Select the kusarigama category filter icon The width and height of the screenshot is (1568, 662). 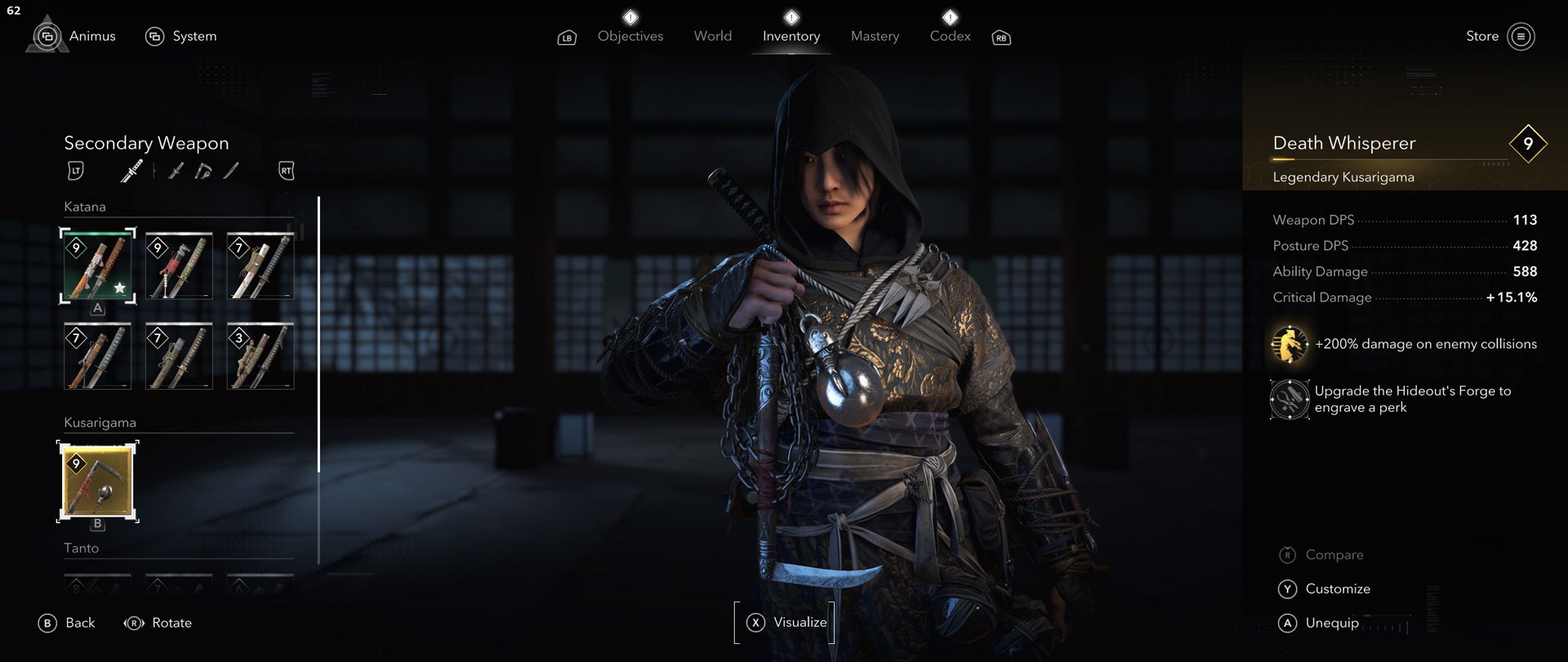[203, 170]
